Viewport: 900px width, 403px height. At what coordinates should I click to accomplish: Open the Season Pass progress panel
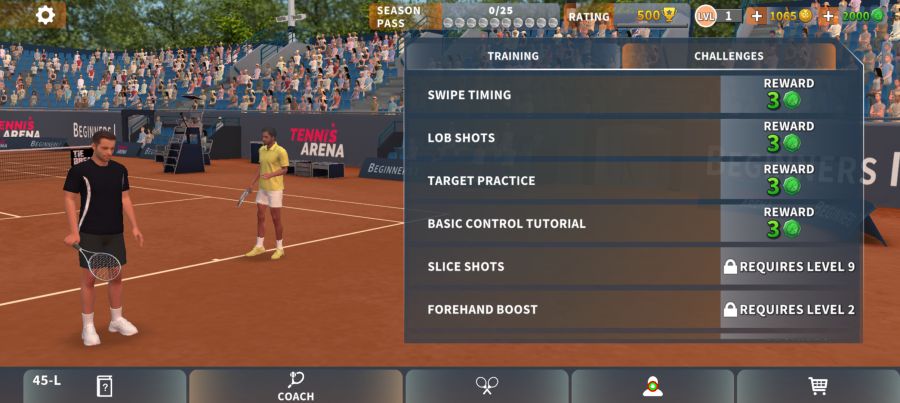[x=465, y=16]
